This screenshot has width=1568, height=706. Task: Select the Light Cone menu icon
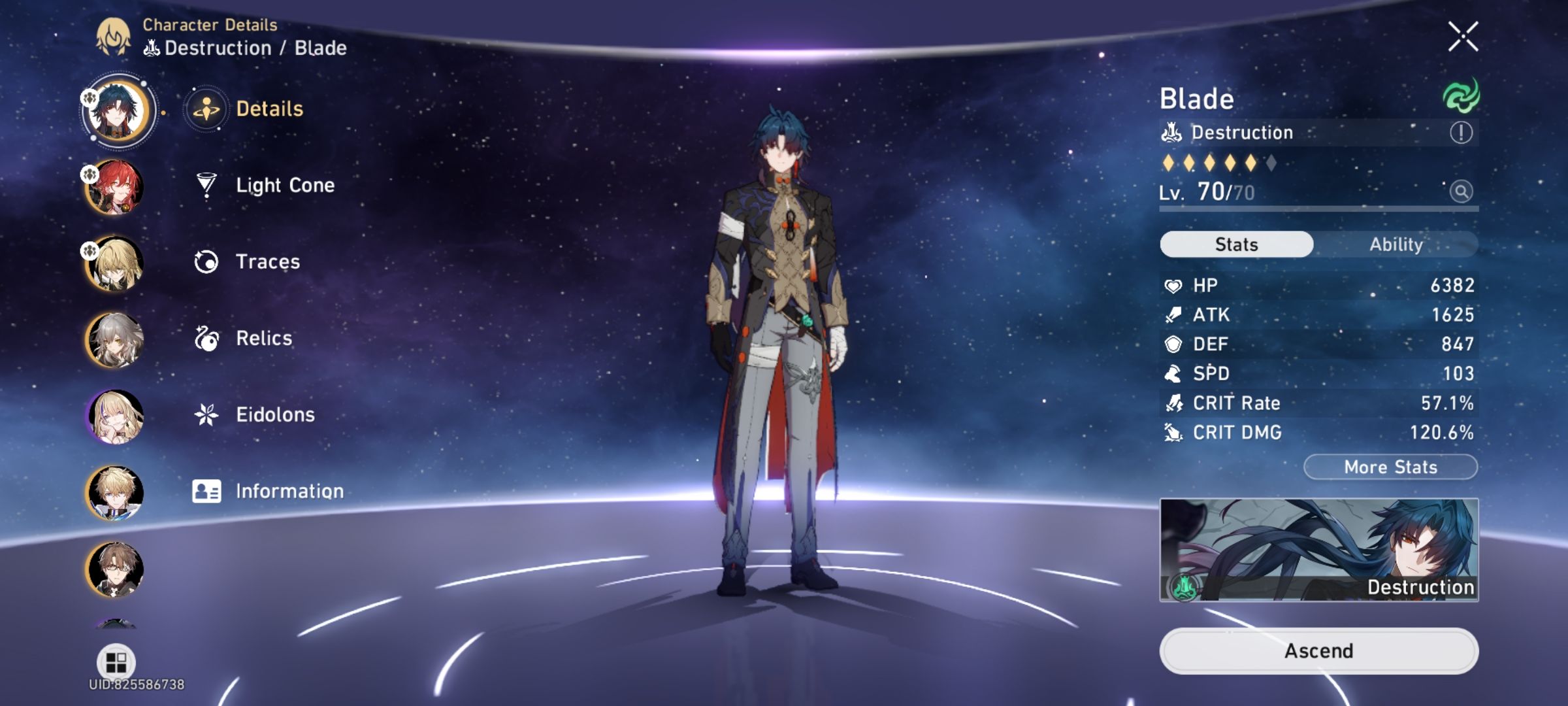[206, 185]
